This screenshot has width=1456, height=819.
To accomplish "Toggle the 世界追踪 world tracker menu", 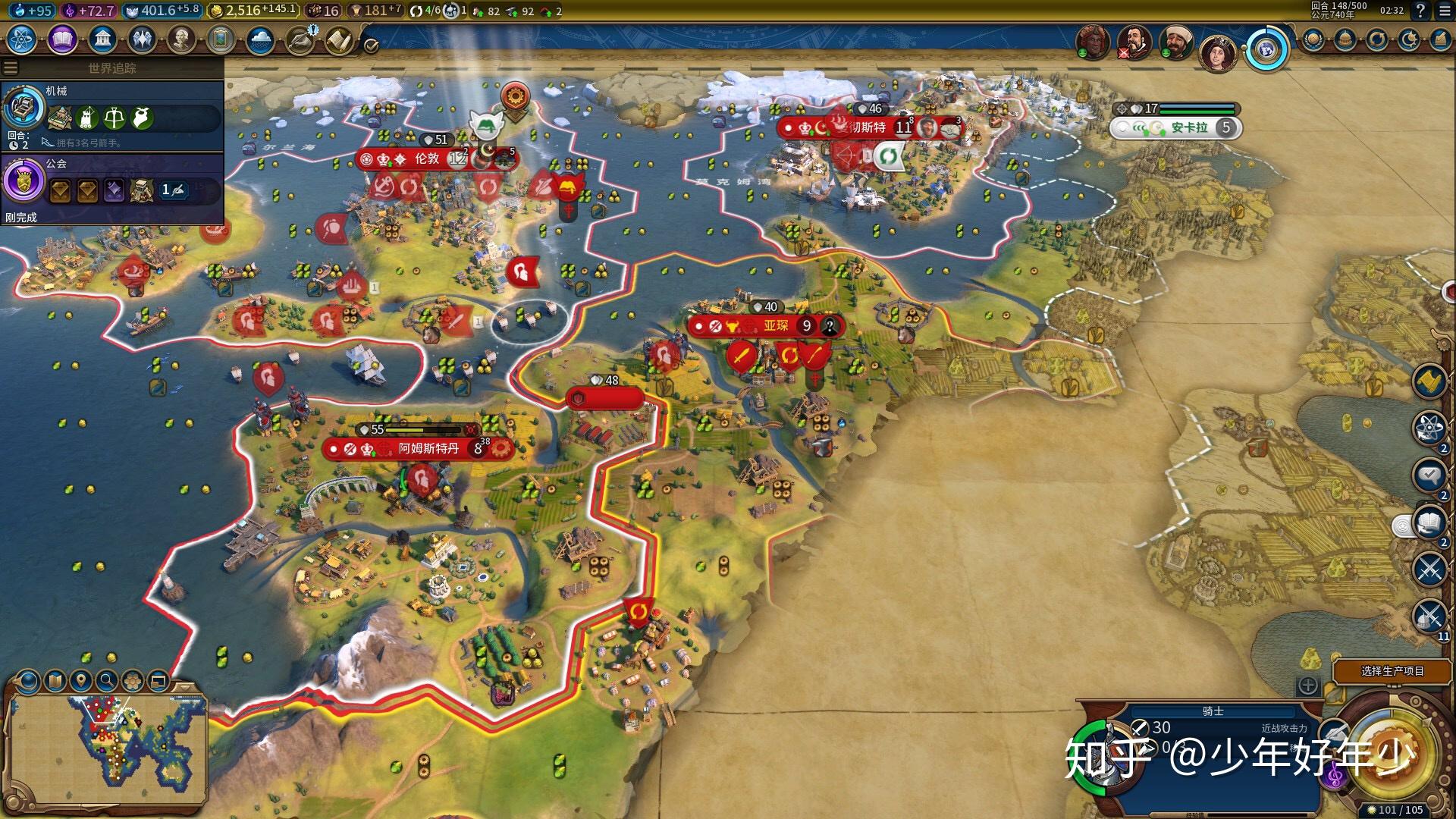I will pos(11,67).
